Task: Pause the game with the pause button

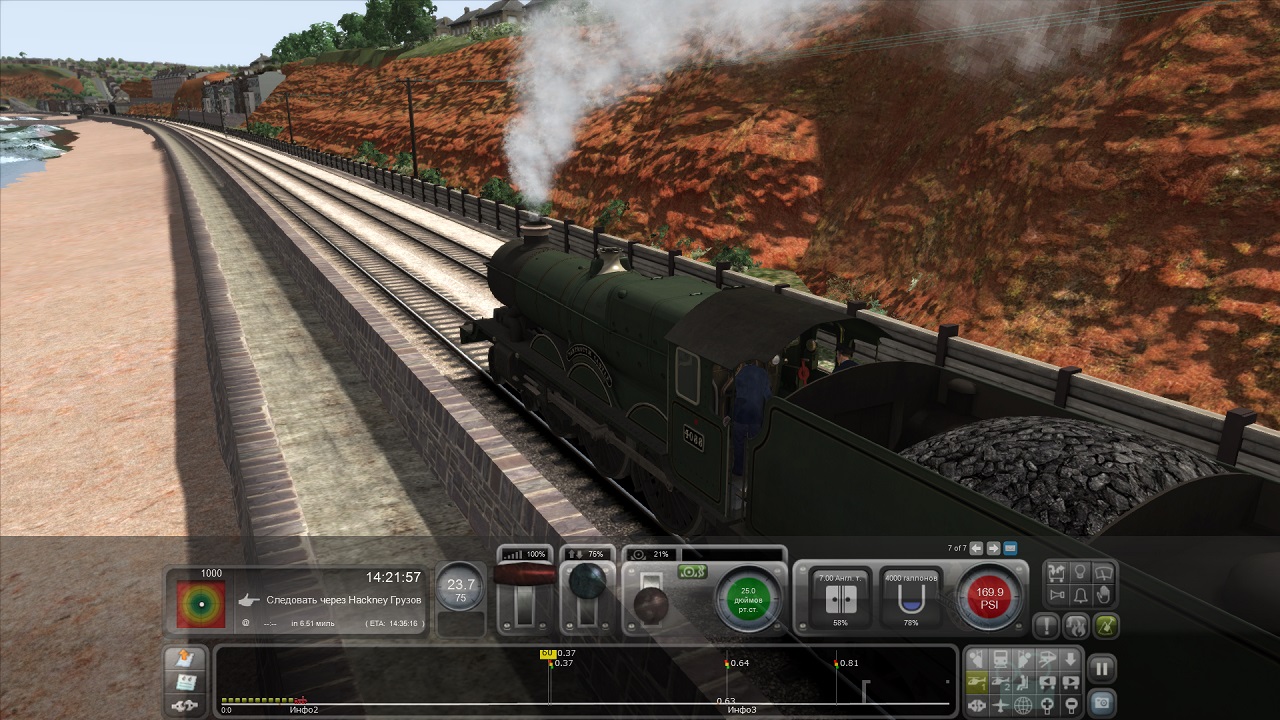Action: pyautogui.click(x=1100, y=667)
